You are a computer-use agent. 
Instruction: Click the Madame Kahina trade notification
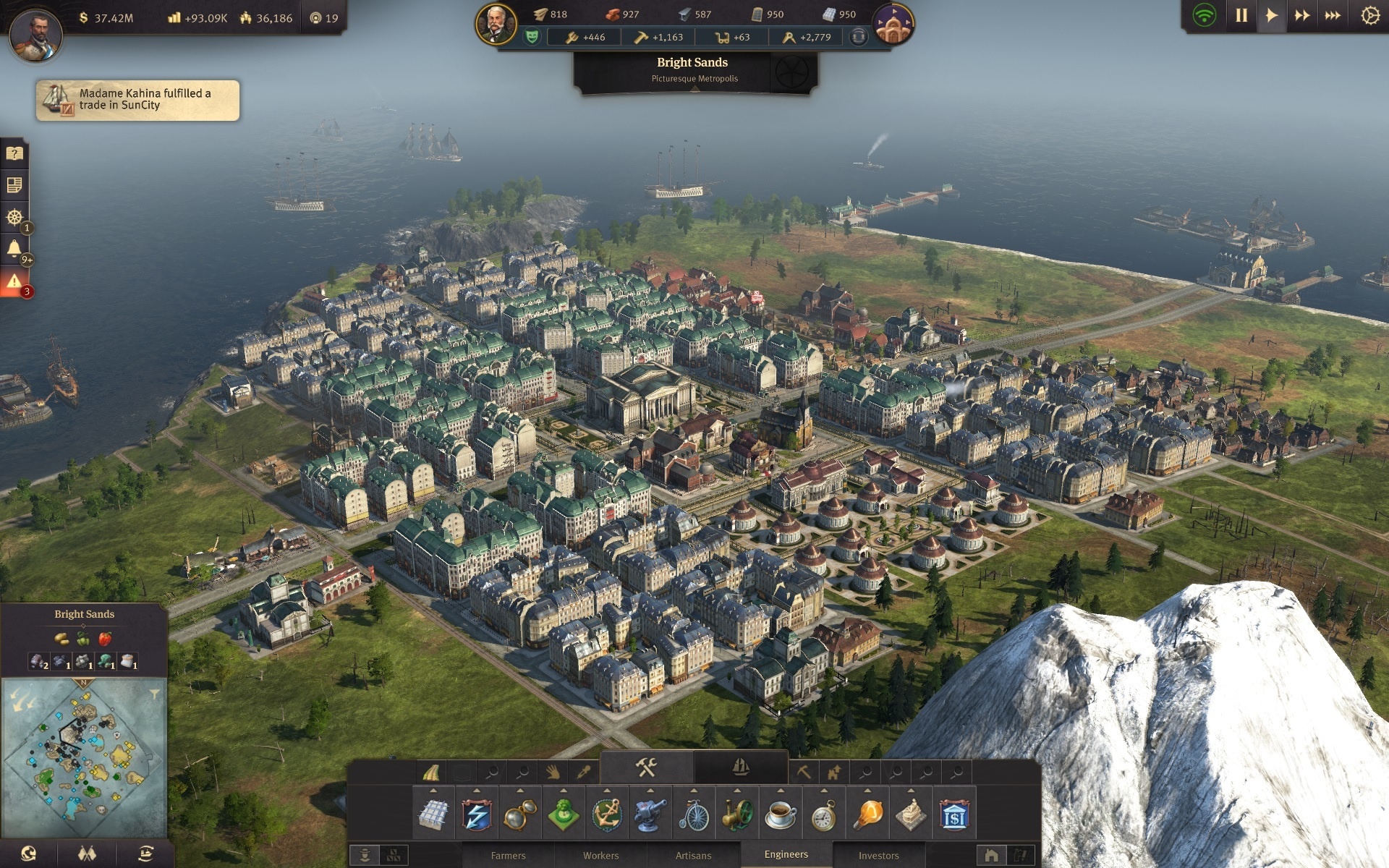click(x=137, y=100)
